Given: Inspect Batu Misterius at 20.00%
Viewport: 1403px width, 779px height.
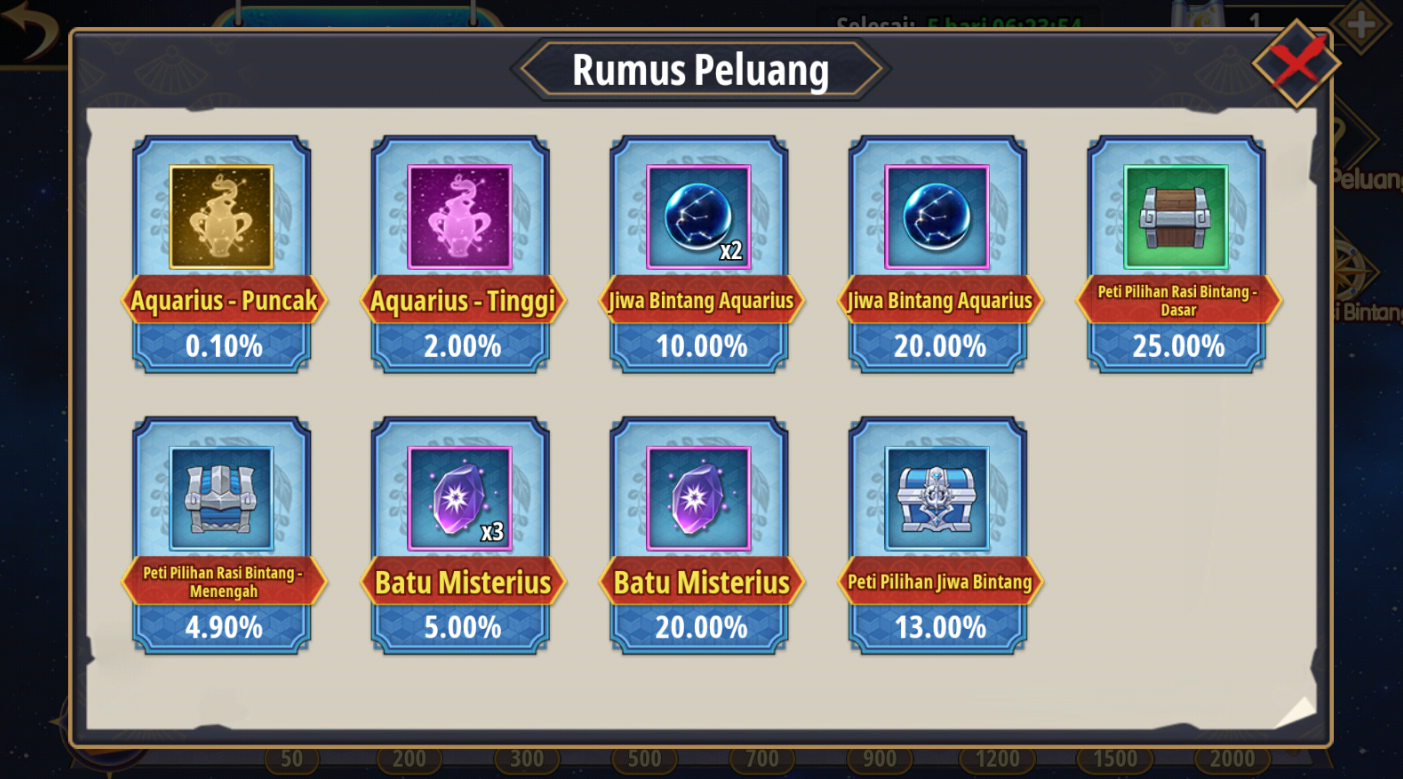Looking at the screenshot, I should (x=698, y=498).
